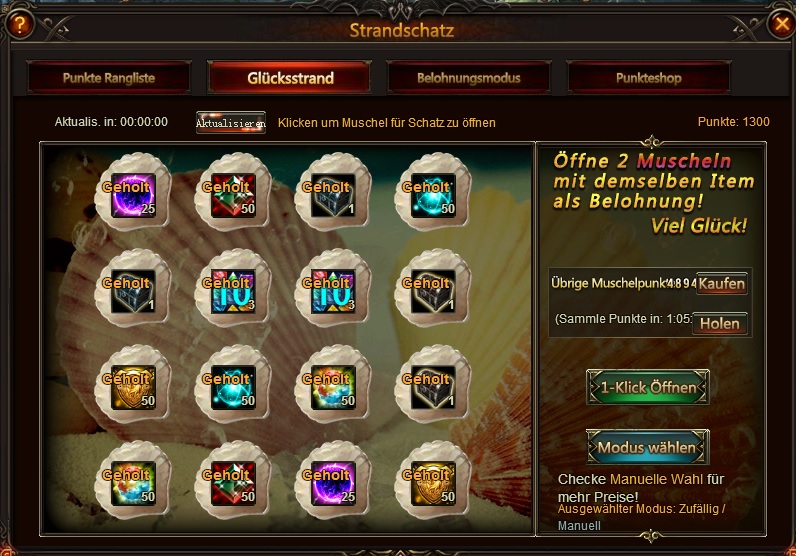The width and height of the screenshot is (796, 556).
Task: Activate 1-Klick Öffnen
Action: point(648,387)
